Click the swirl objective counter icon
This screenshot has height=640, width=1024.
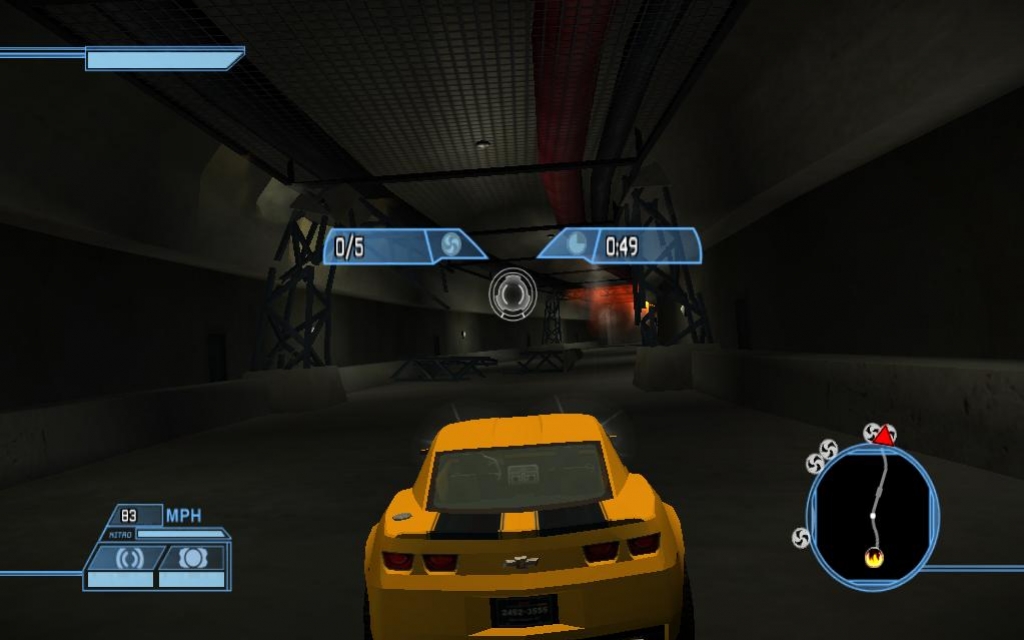pyautogui.click(x=449, y=245)
